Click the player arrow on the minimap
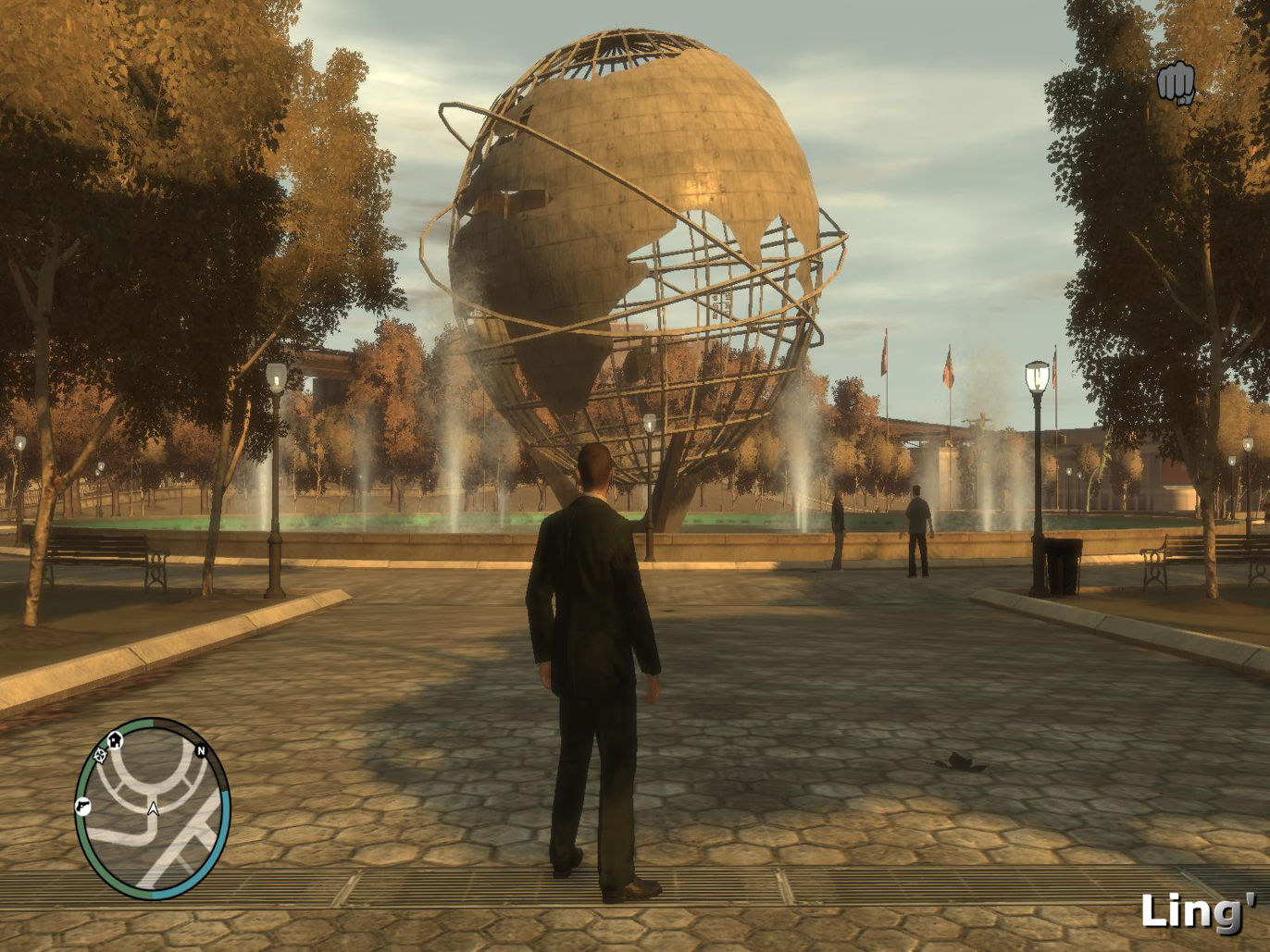1270x952 pixels. [153, 809]
